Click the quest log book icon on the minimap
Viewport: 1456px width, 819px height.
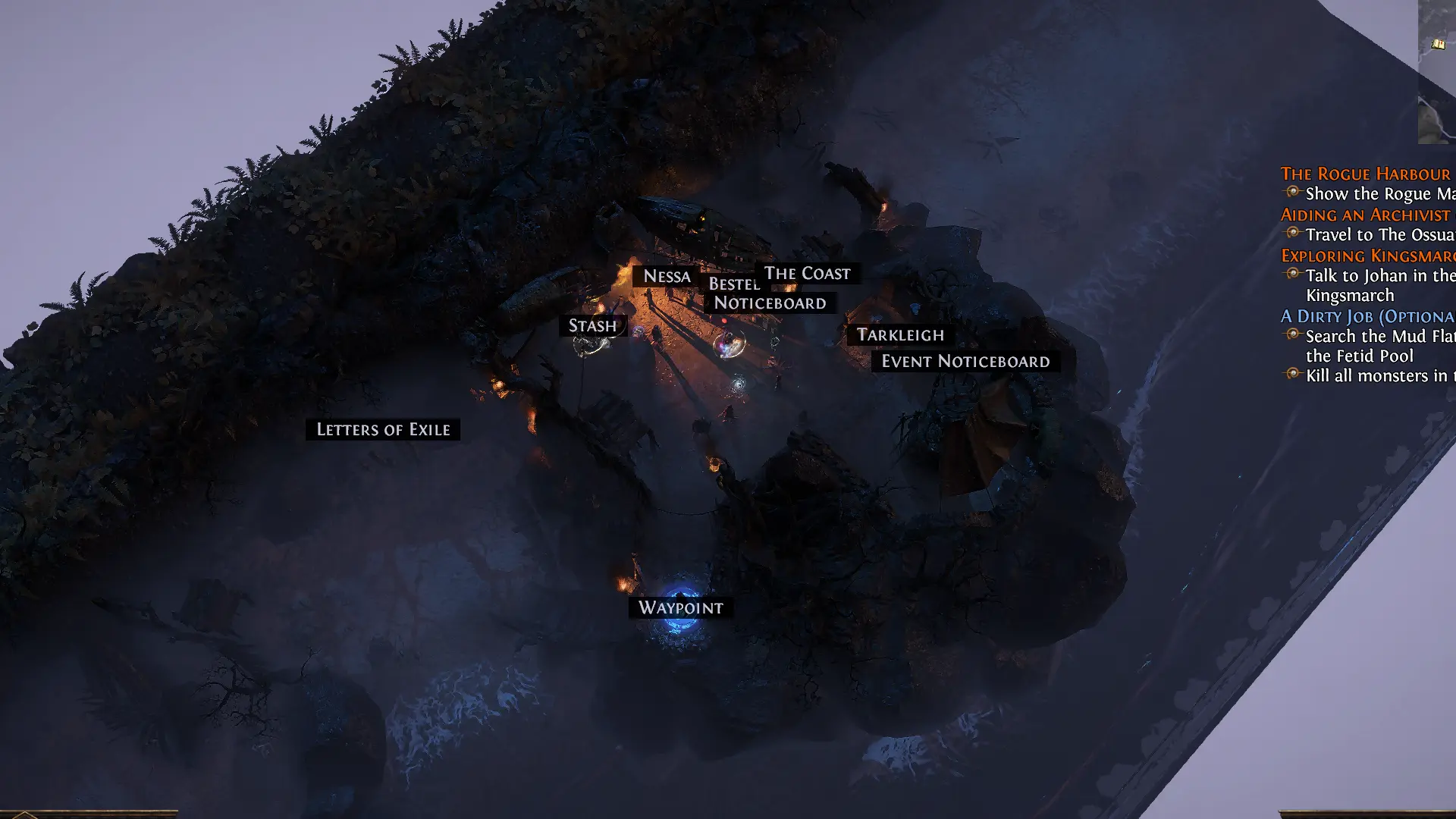tap(1438, 43)
